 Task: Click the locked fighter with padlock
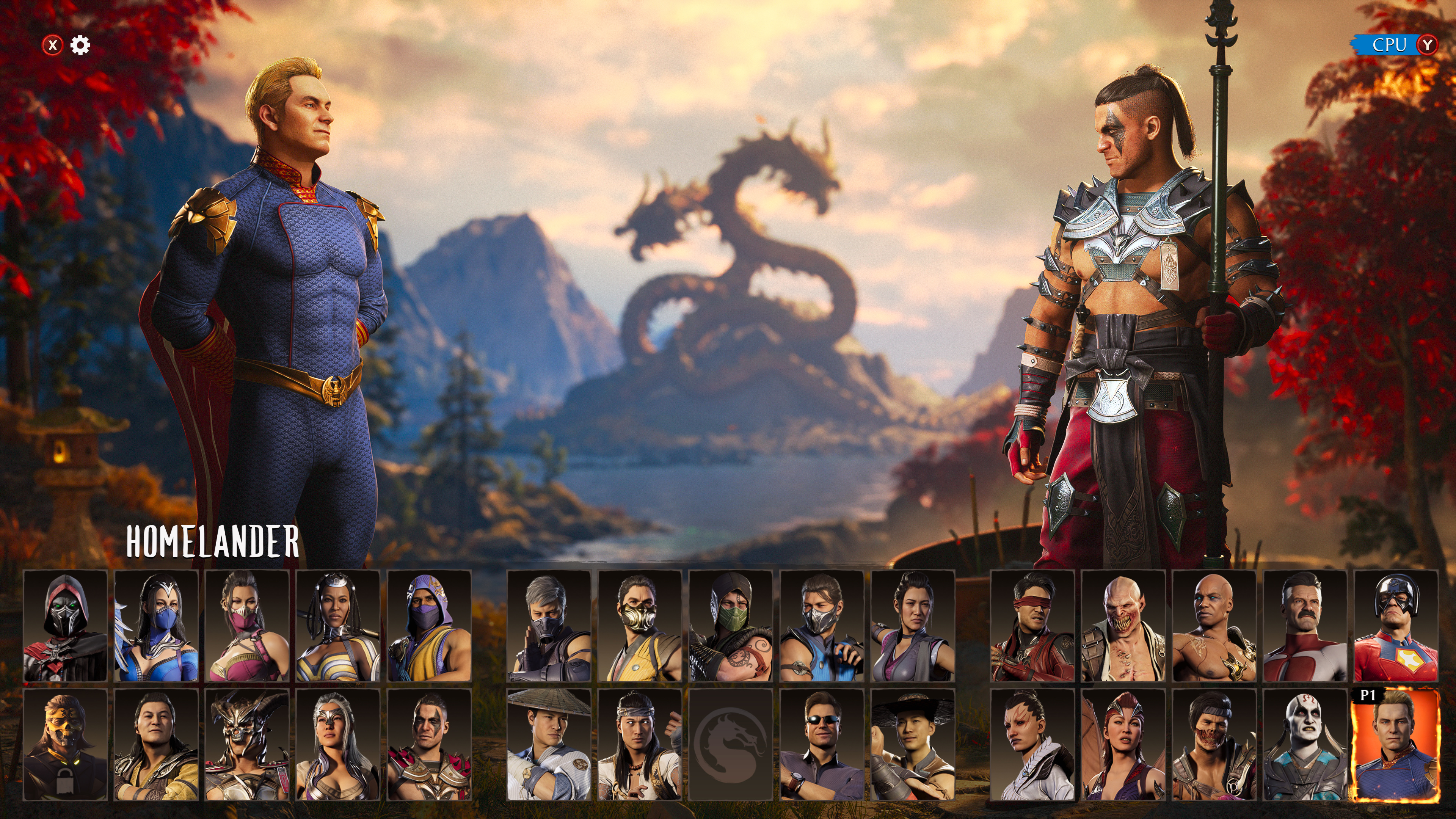(65, 744)
